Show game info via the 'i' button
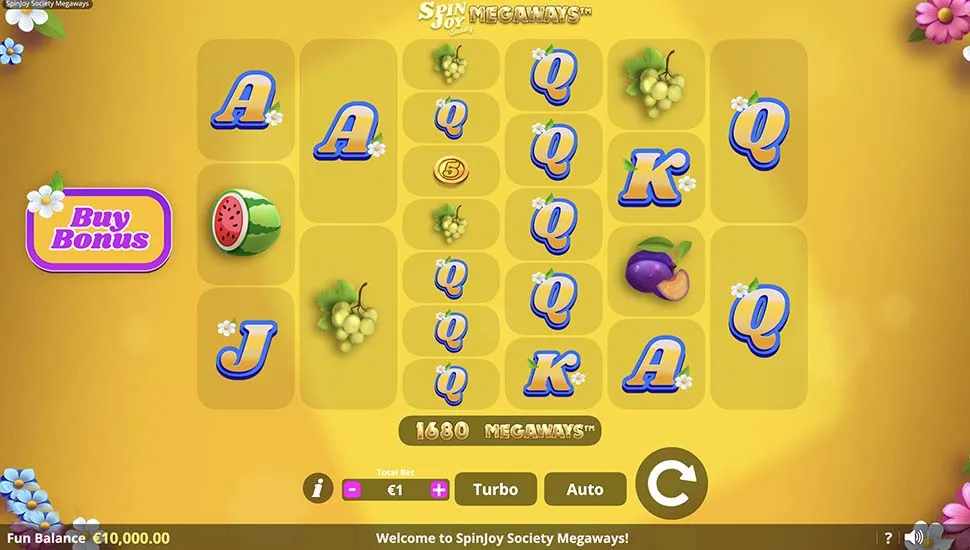Viewport: 970px width, 550px height. point(318,489)
